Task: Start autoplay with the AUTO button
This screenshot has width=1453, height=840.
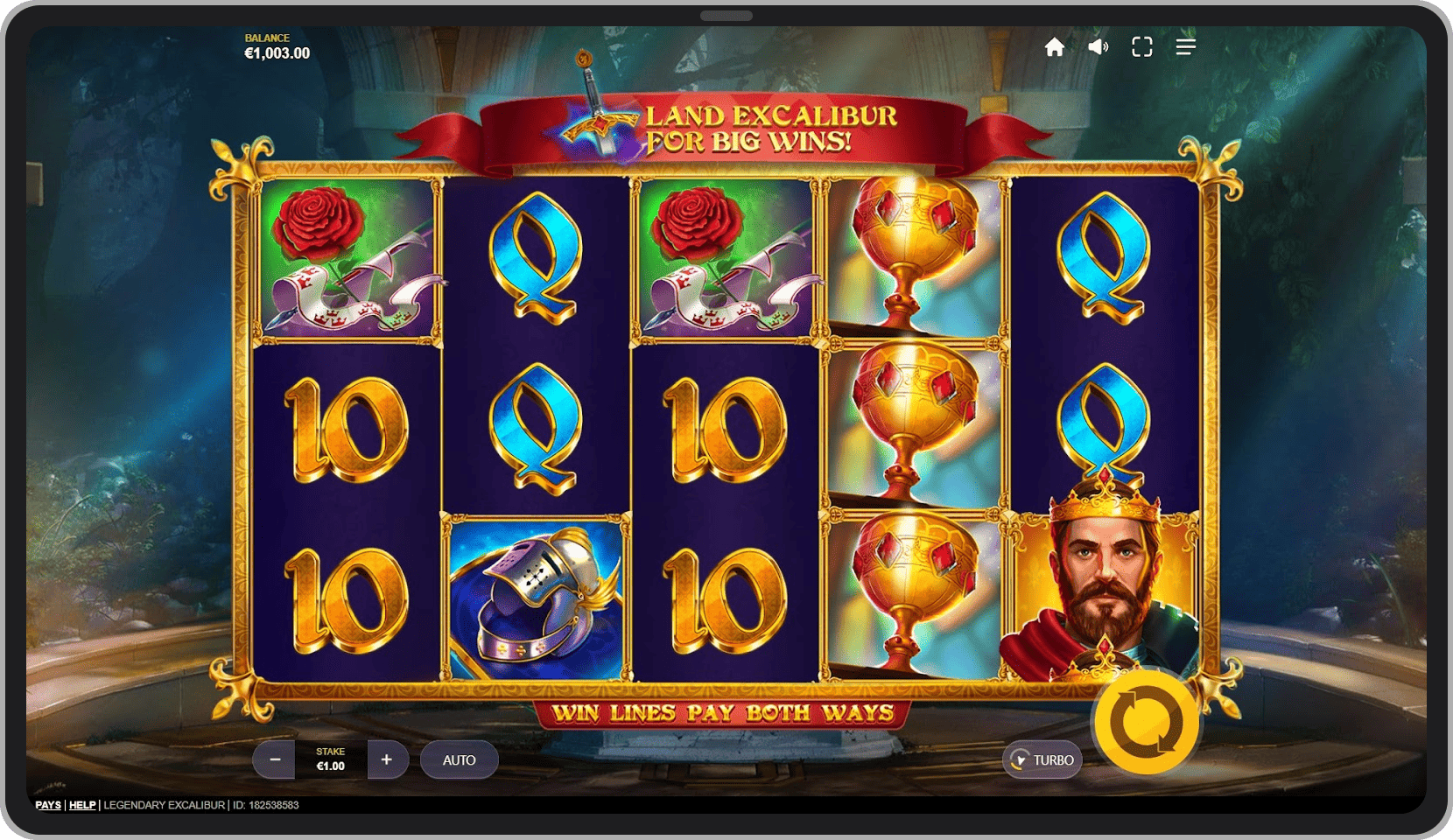Action: click(459, 759)
